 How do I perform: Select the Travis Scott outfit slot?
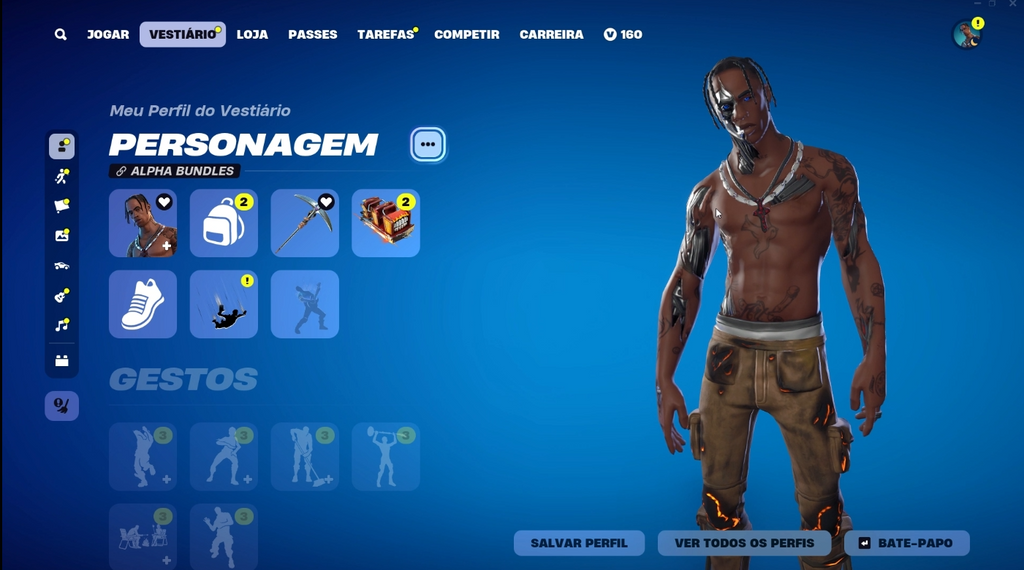click(143, 223)
